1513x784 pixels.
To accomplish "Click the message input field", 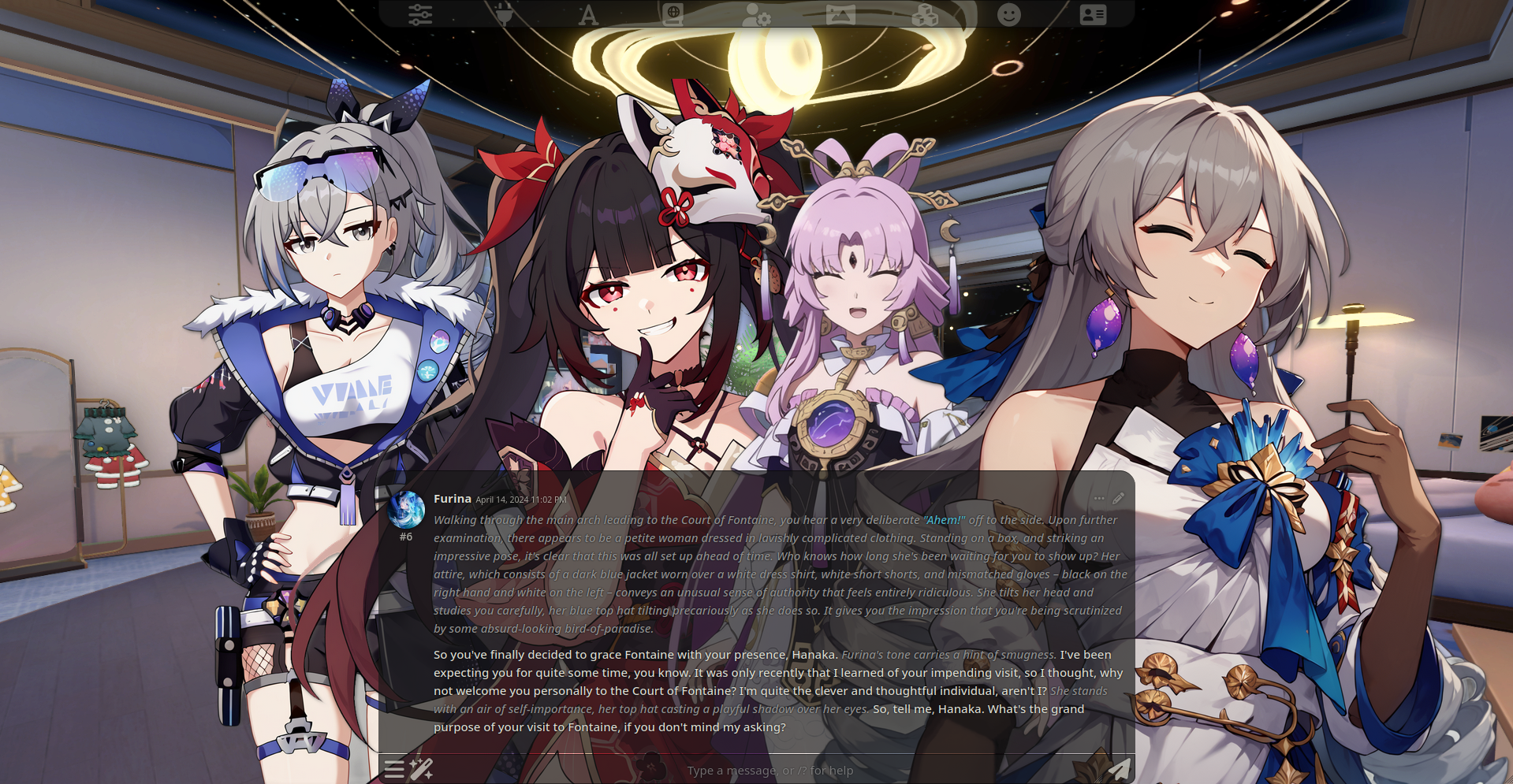I will [x=770, y=770].
